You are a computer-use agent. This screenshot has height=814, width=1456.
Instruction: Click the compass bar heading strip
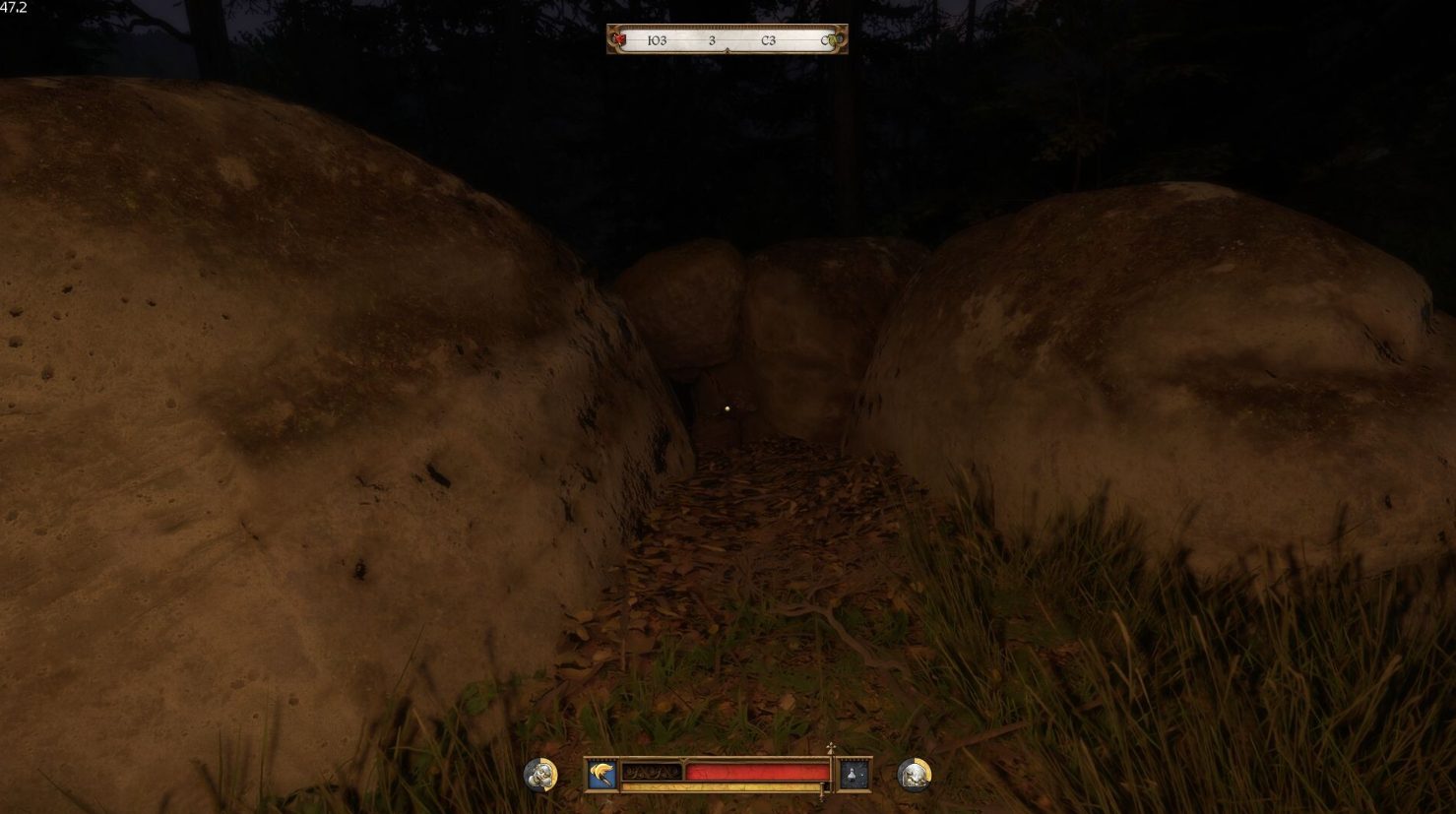727,40
